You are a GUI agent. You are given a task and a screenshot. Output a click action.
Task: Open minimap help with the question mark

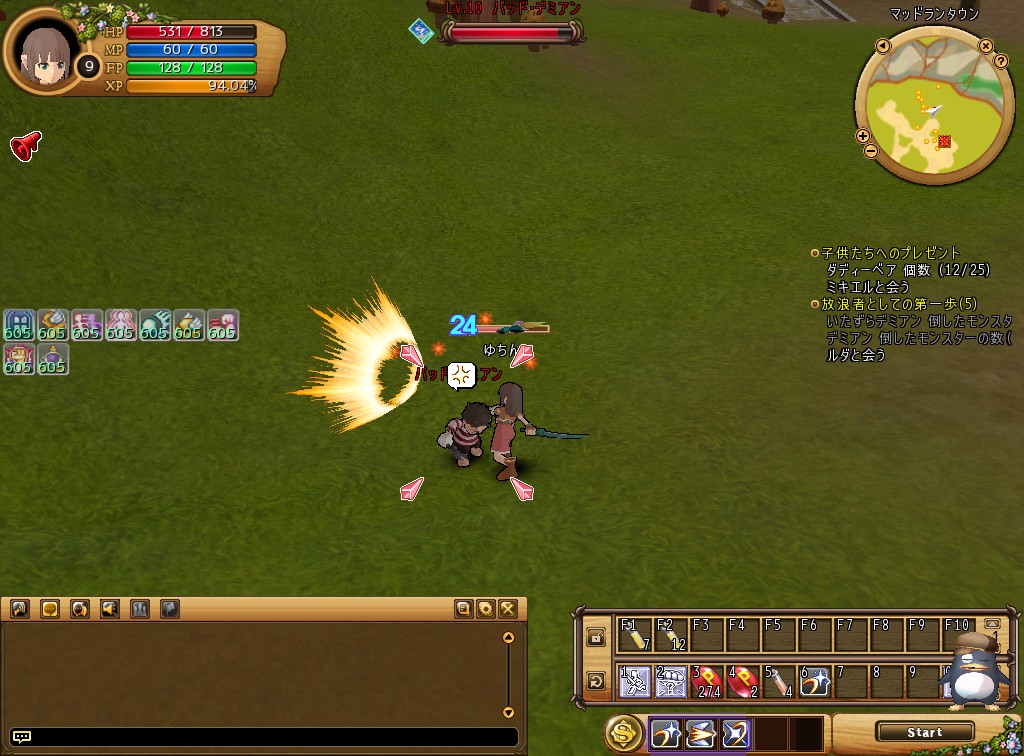[1000, 61]
